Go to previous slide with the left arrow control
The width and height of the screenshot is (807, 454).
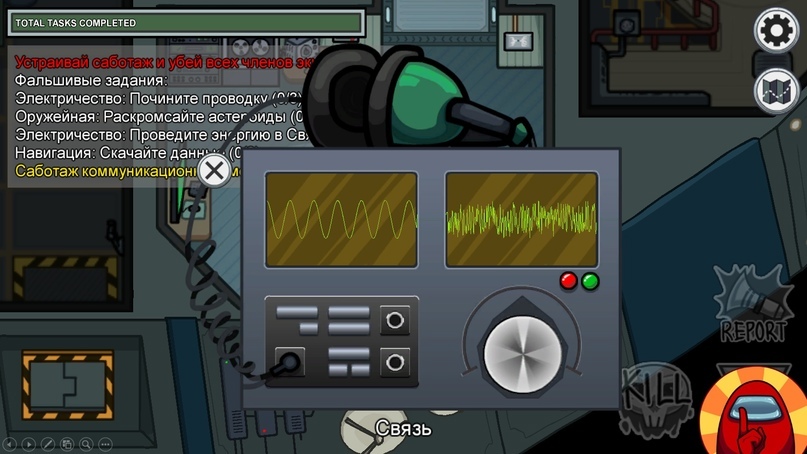[x=10, y=443]
